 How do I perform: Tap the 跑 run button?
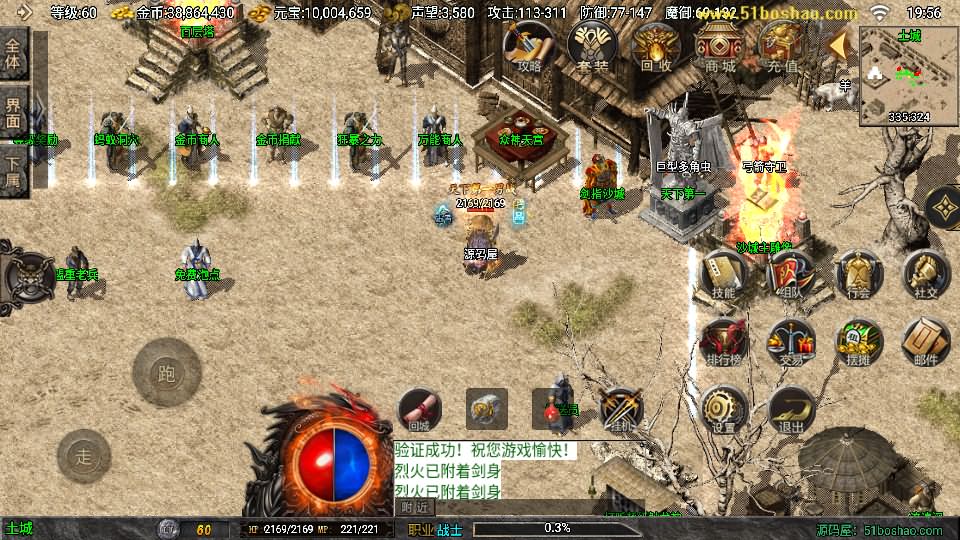tap(167, 374)
